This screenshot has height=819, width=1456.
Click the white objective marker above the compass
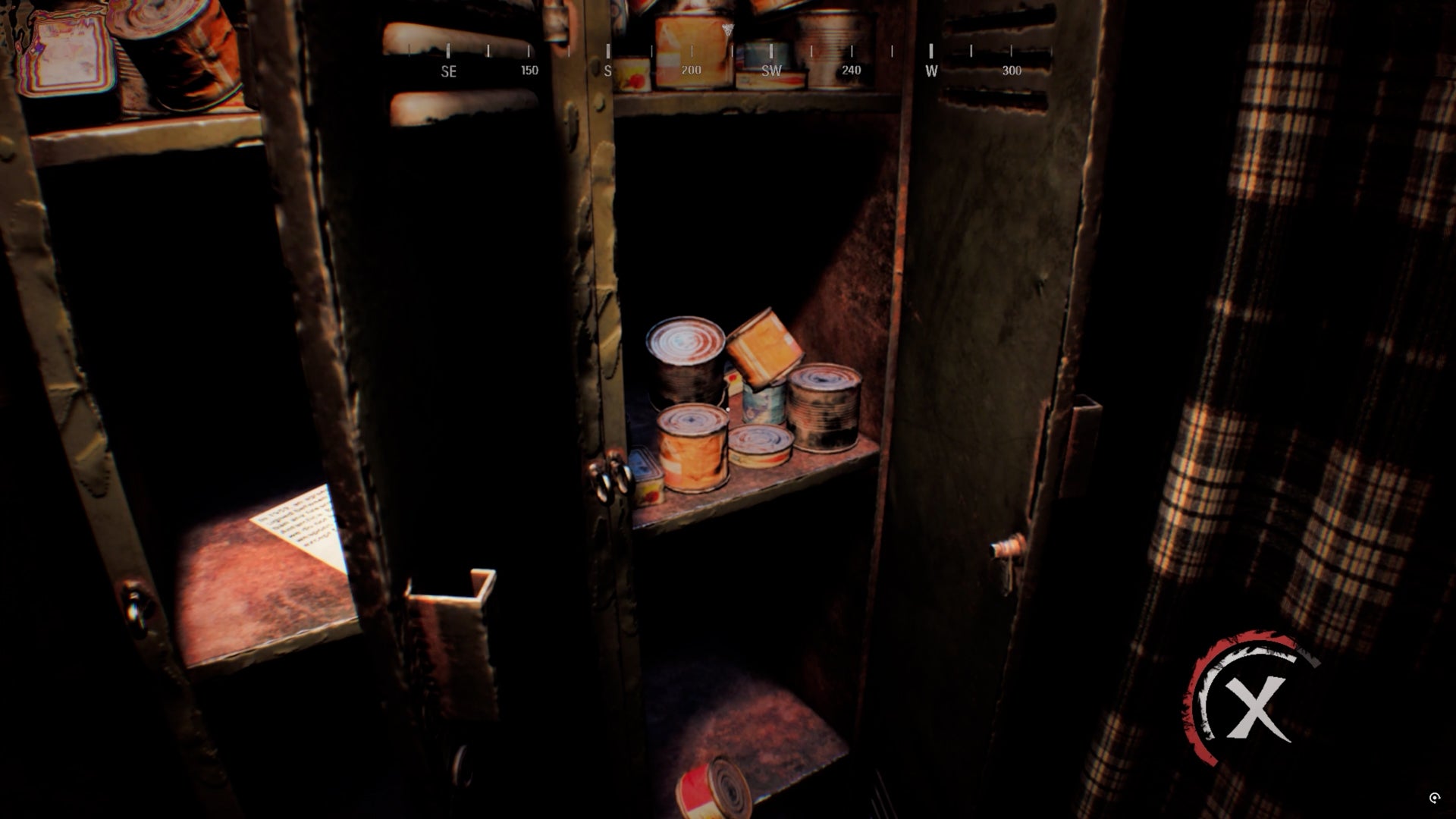[x=727, y=30]
